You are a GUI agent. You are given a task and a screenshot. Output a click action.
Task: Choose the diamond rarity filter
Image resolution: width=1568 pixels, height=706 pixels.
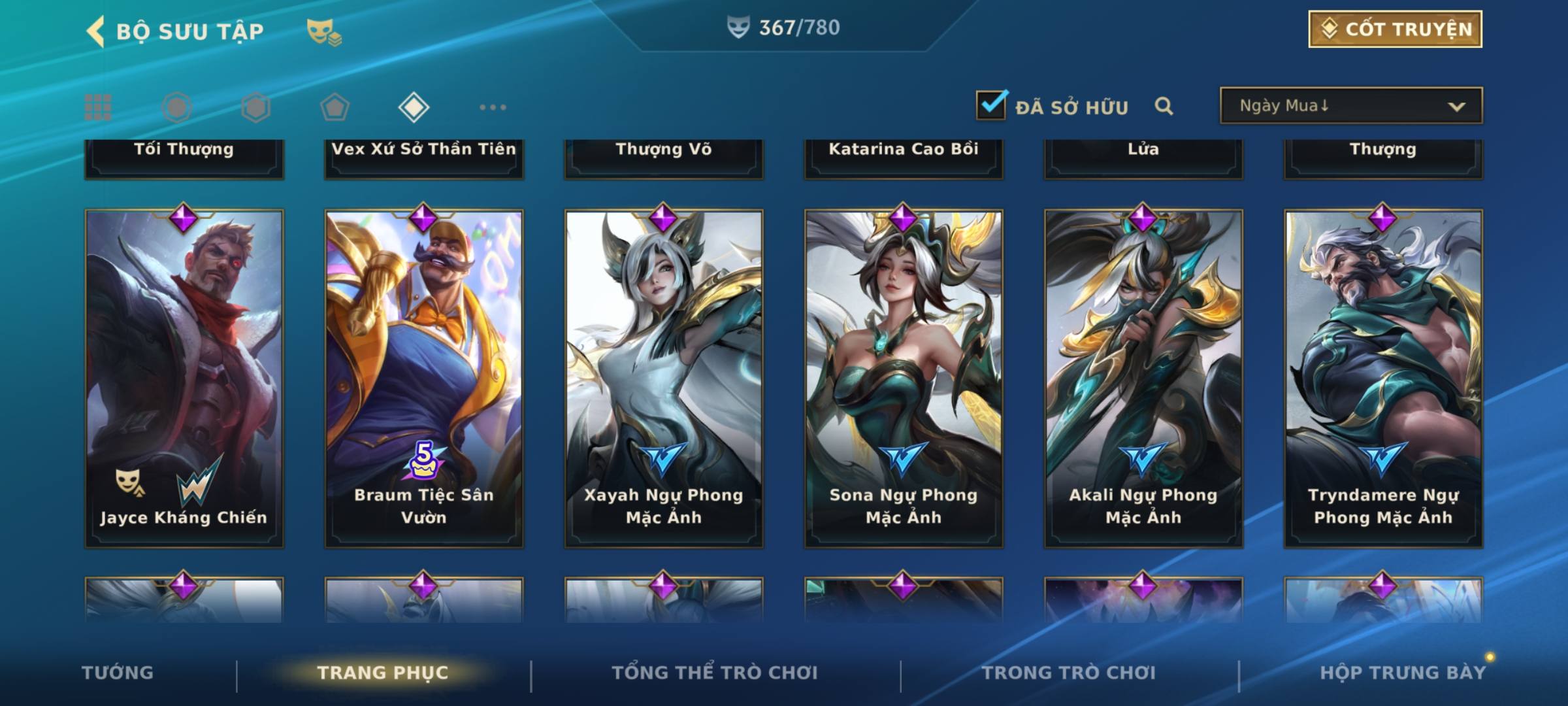(414, 107)
